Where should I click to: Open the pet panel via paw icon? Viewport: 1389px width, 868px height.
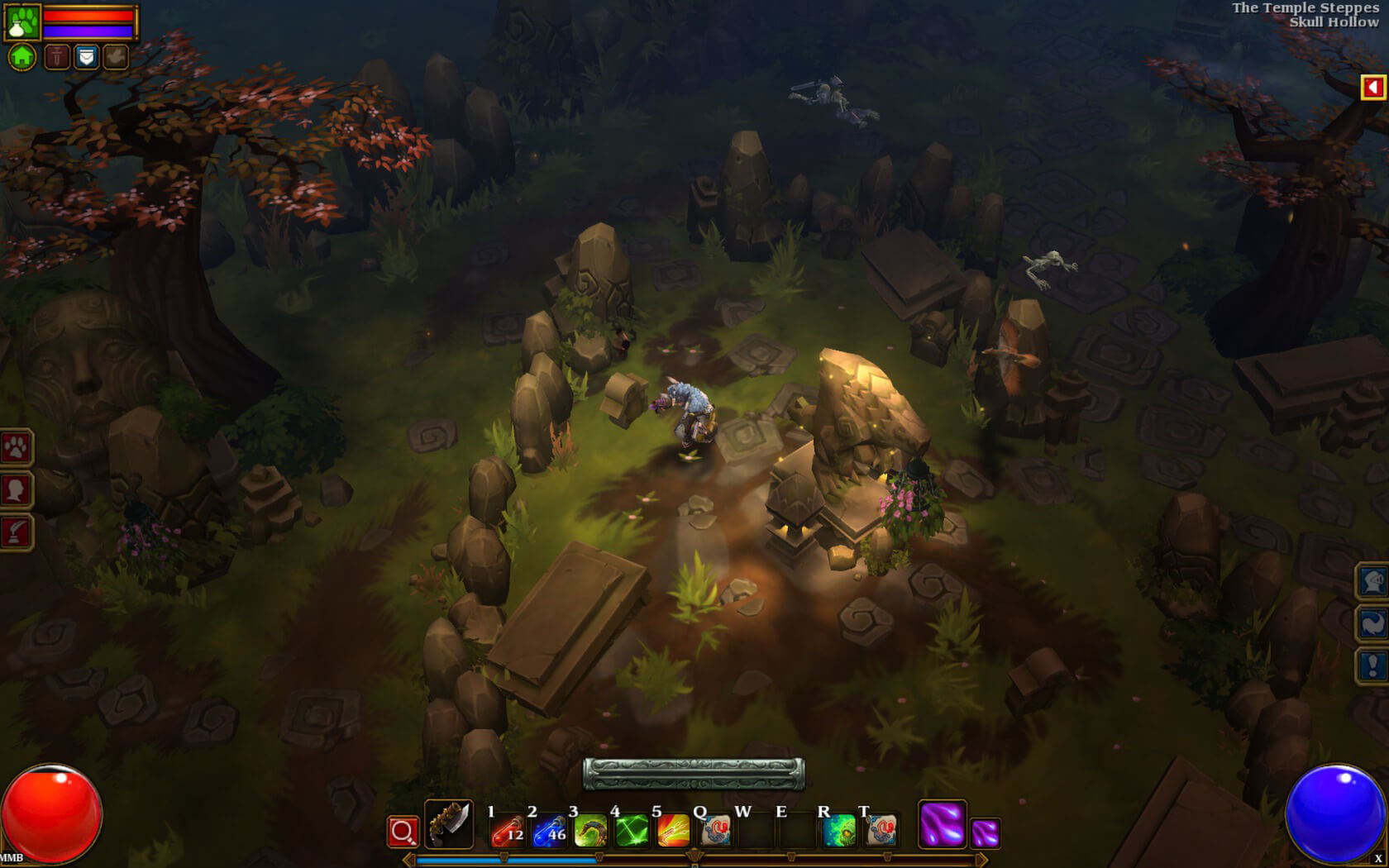(17, 449)
